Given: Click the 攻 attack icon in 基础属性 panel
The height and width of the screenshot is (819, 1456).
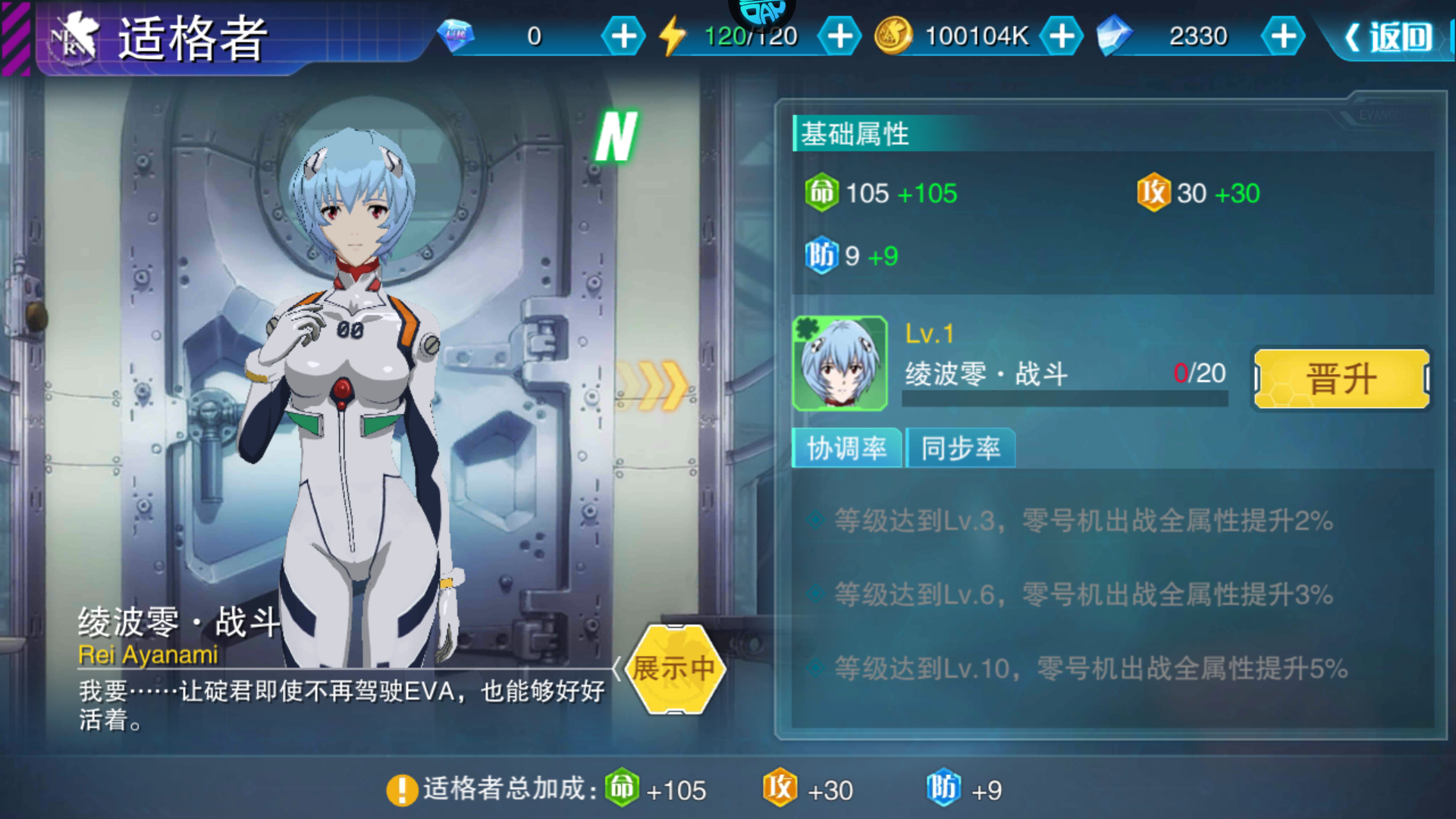Looking at the screenshot, I should (x=1153, y=193).
